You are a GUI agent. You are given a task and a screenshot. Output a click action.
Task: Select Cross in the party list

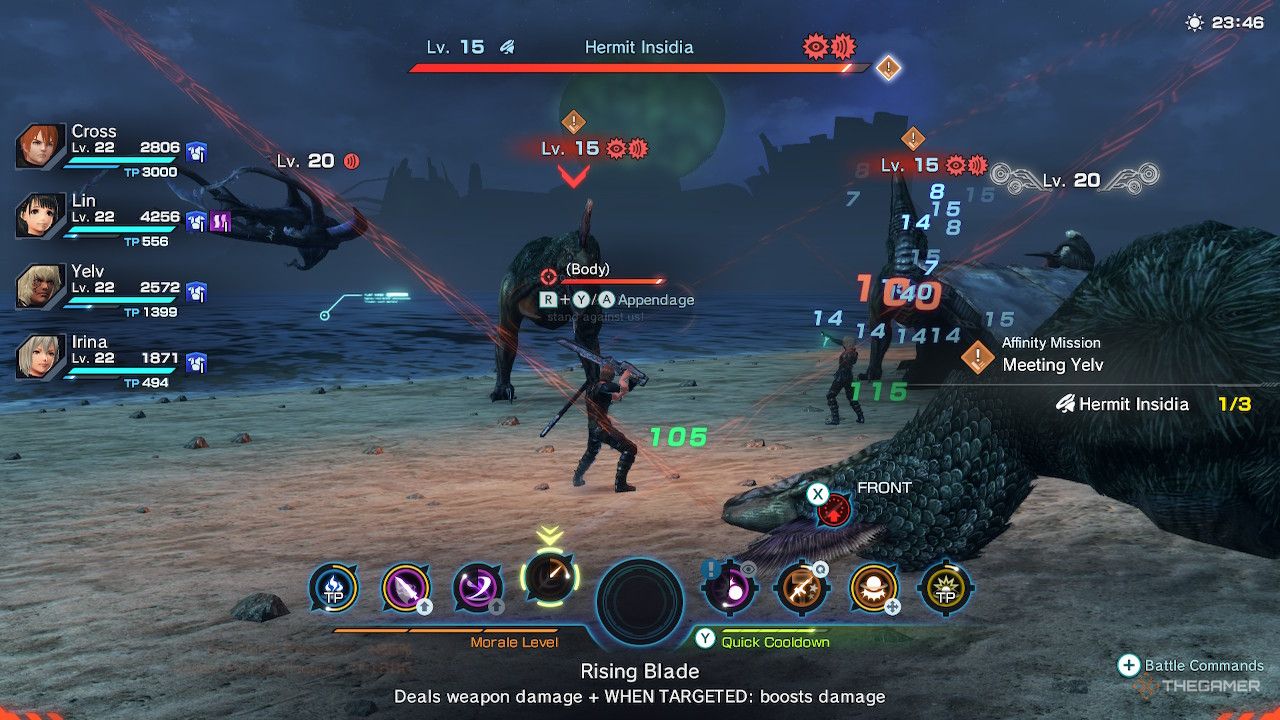(40, 147)
